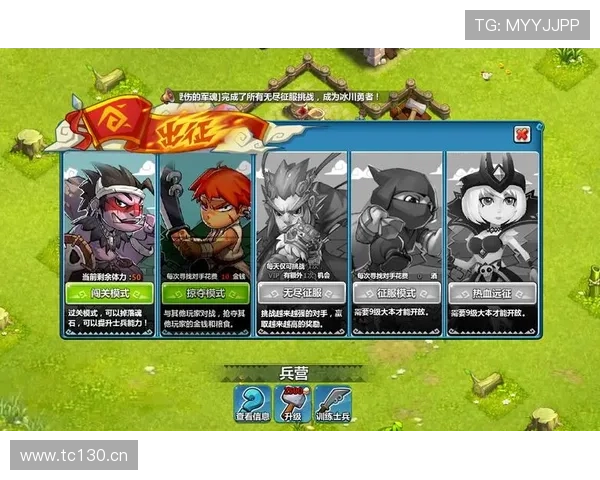600x480 pixels.
Task: Open 训练士兵 to train soldiers
Action: (x=335, y=405)
